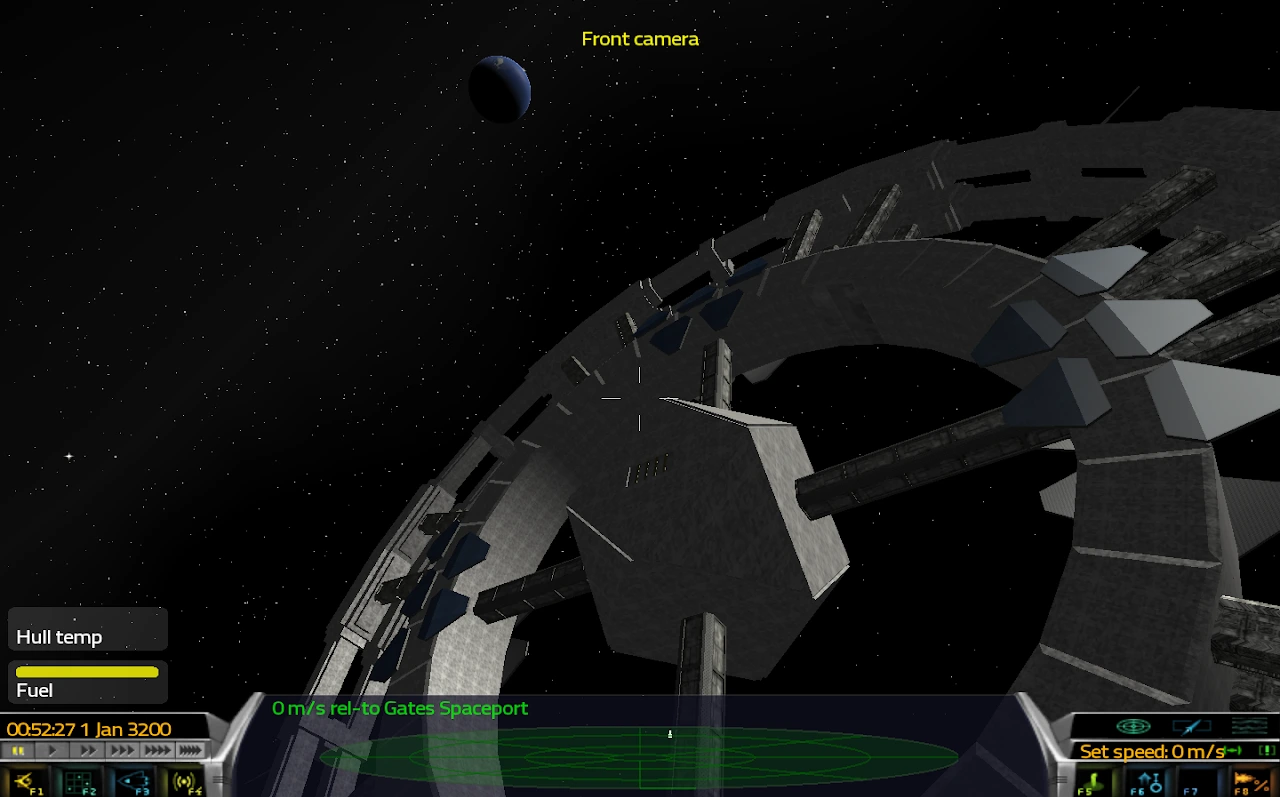Image resolution: width=1280 pixels, height=797 pixels.
Task: Select the green radar reticle icon top right
Action: [1133, 726]
